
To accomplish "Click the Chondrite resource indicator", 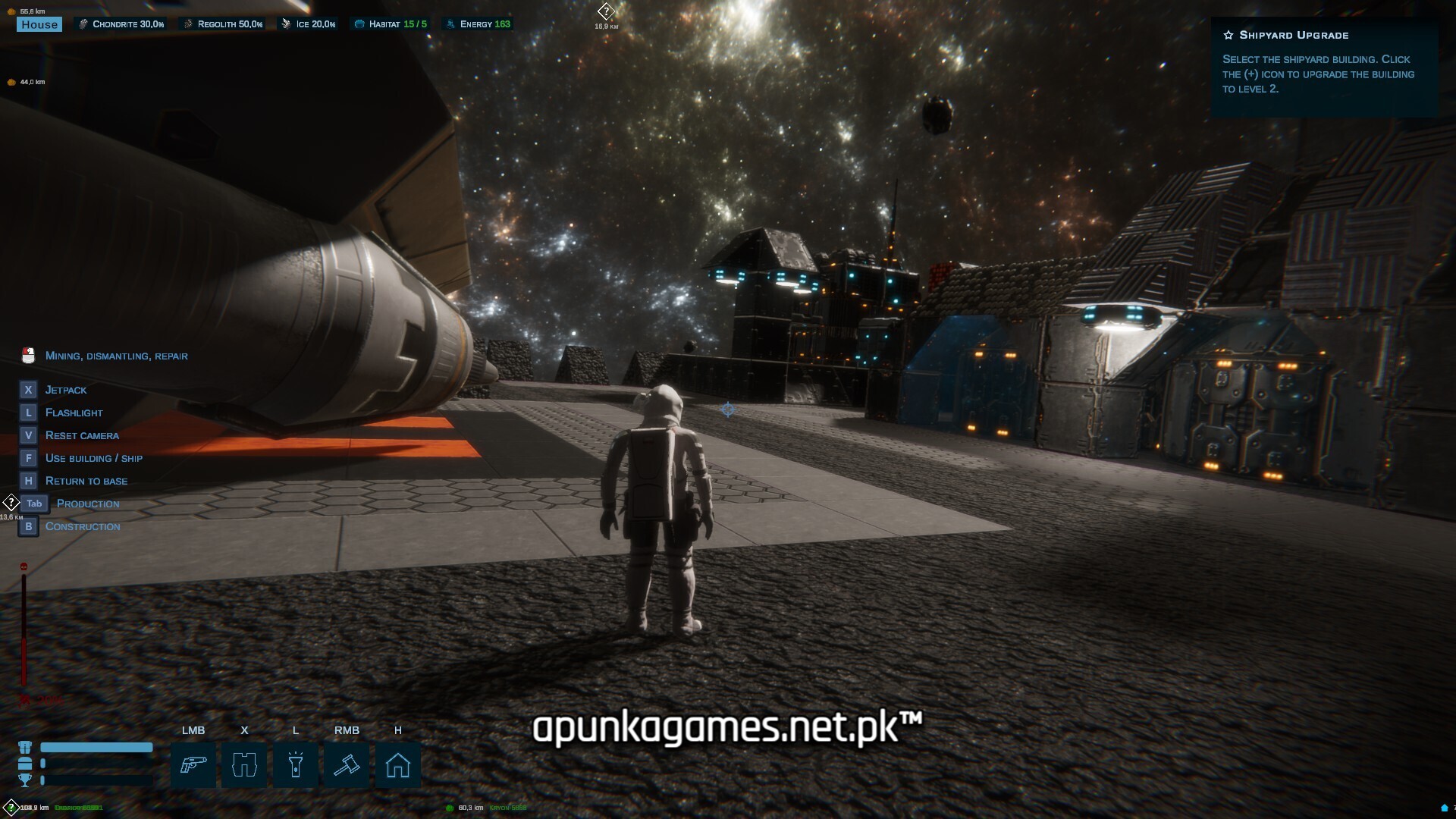I will [x=121, y=24].
